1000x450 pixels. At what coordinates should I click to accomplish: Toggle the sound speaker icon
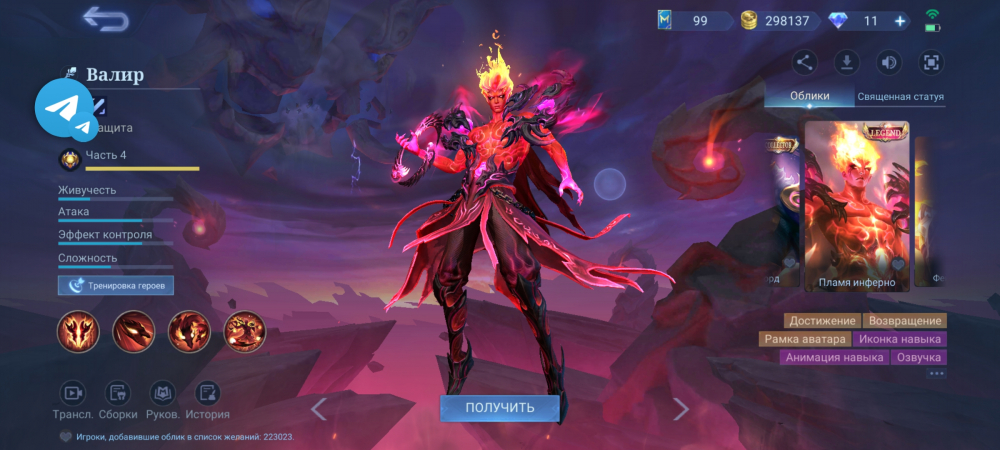coord(888,63)
